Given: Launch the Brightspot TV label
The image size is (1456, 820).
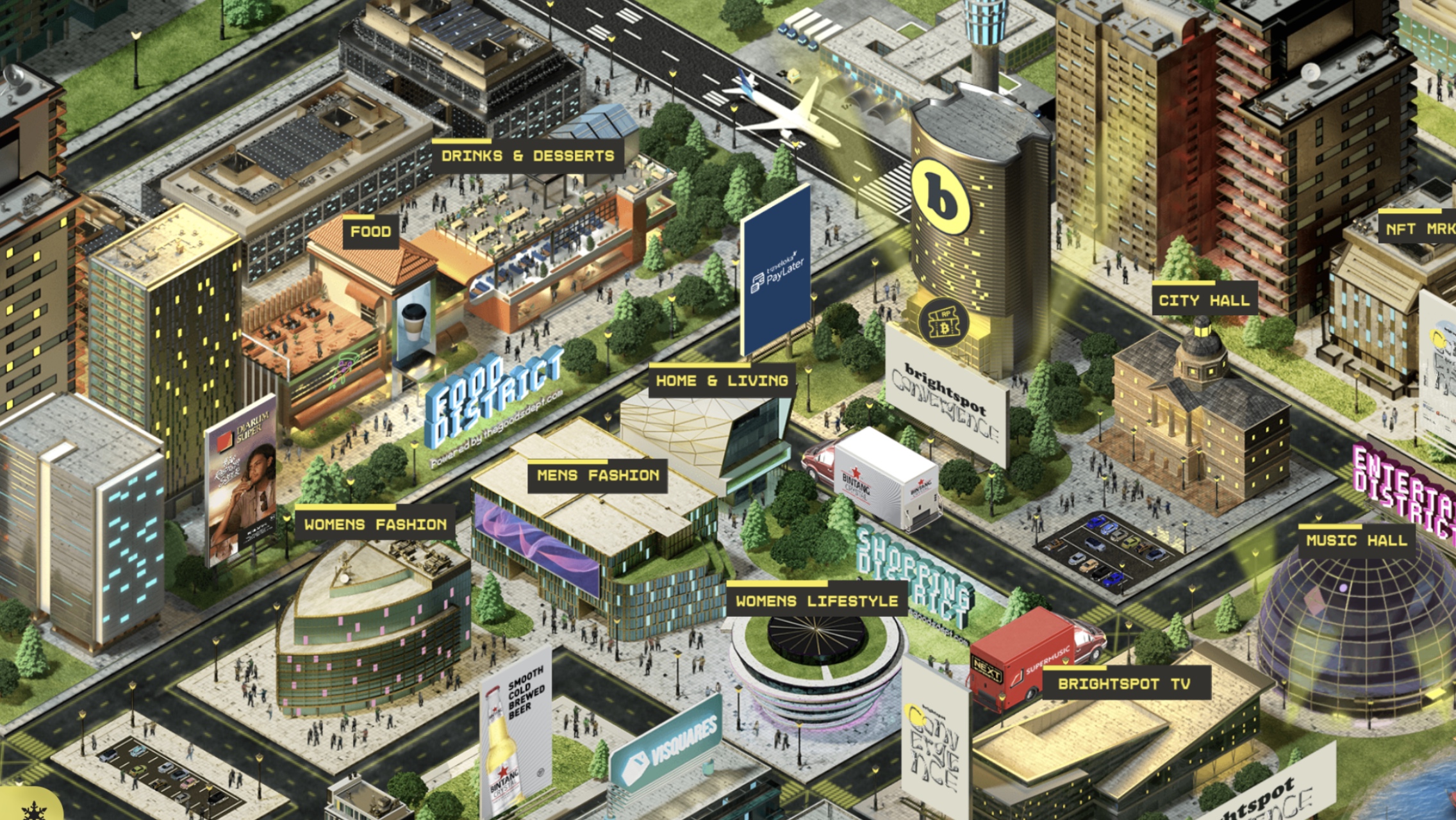Looking at the screenshot, I should point(1124,684).
